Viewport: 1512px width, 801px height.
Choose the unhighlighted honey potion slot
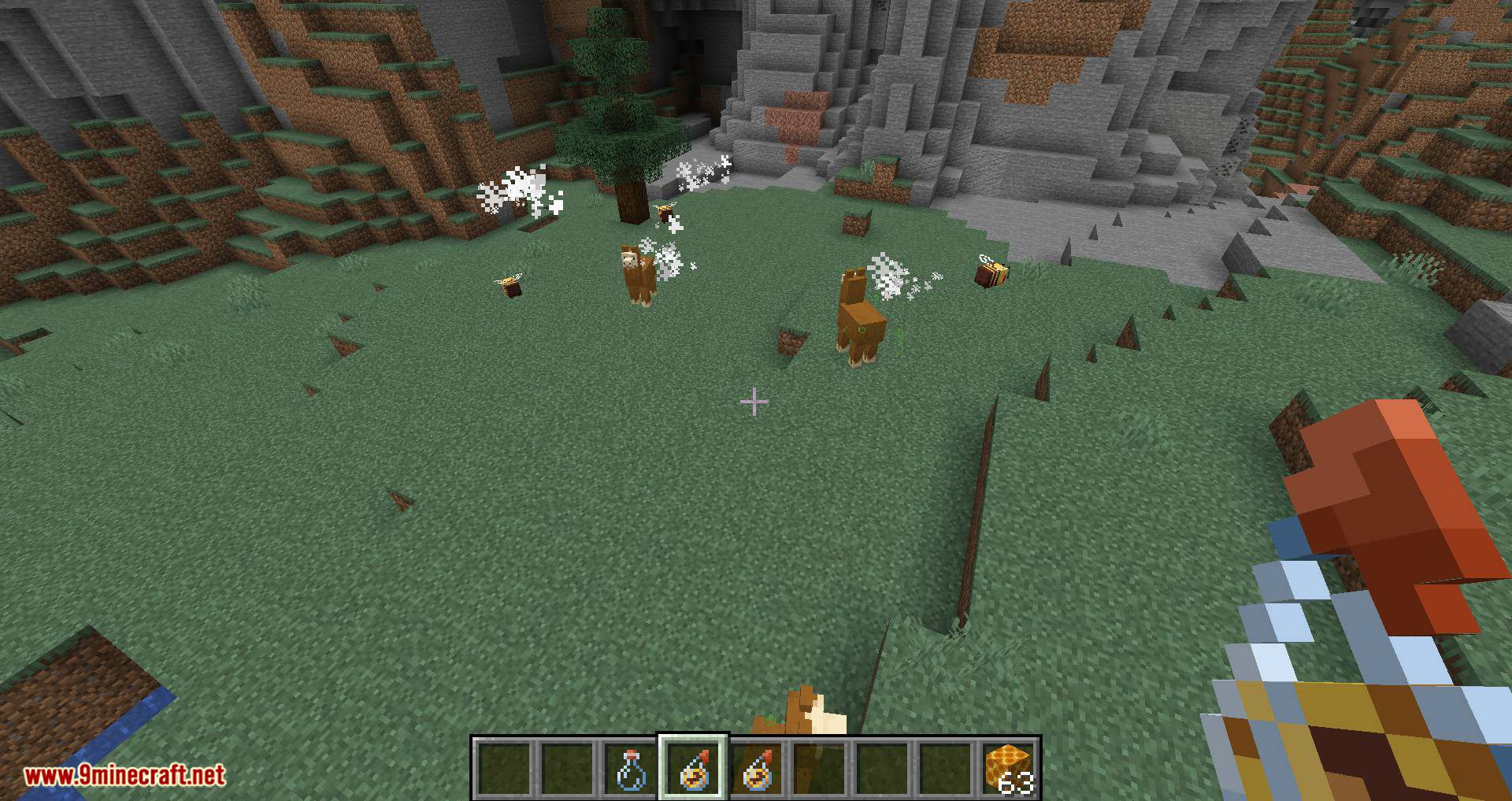[x=756, y=769]
